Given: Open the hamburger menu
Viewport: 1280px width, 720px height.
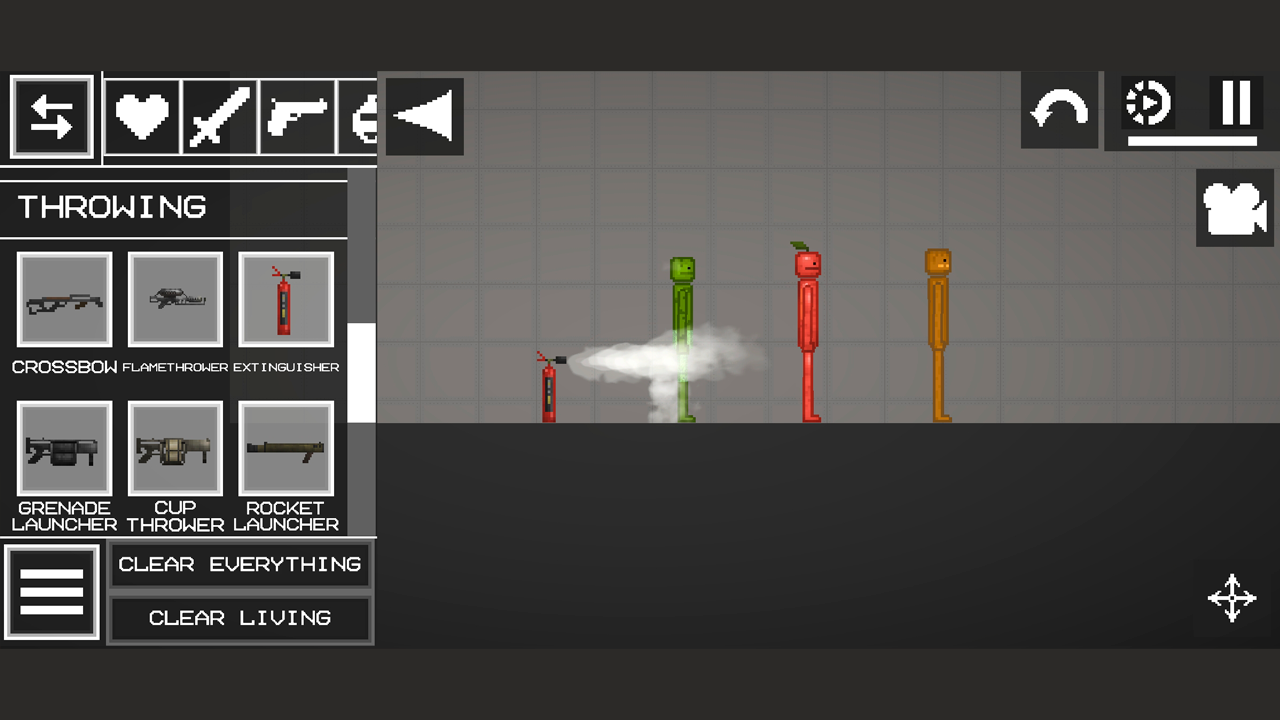Looking at the screenshot, I should coord(51,590).
